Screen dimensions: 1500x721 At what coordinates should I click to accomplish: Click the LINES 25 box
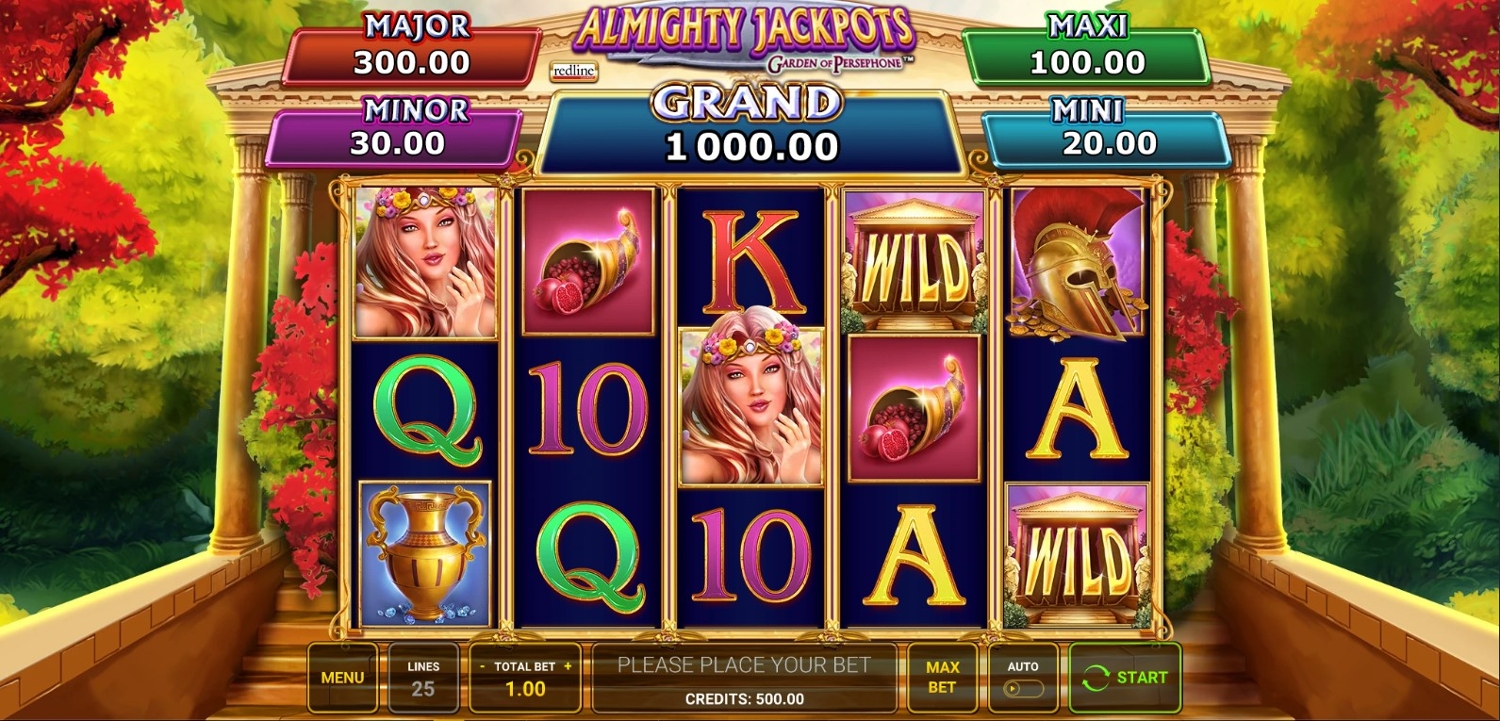423,677
